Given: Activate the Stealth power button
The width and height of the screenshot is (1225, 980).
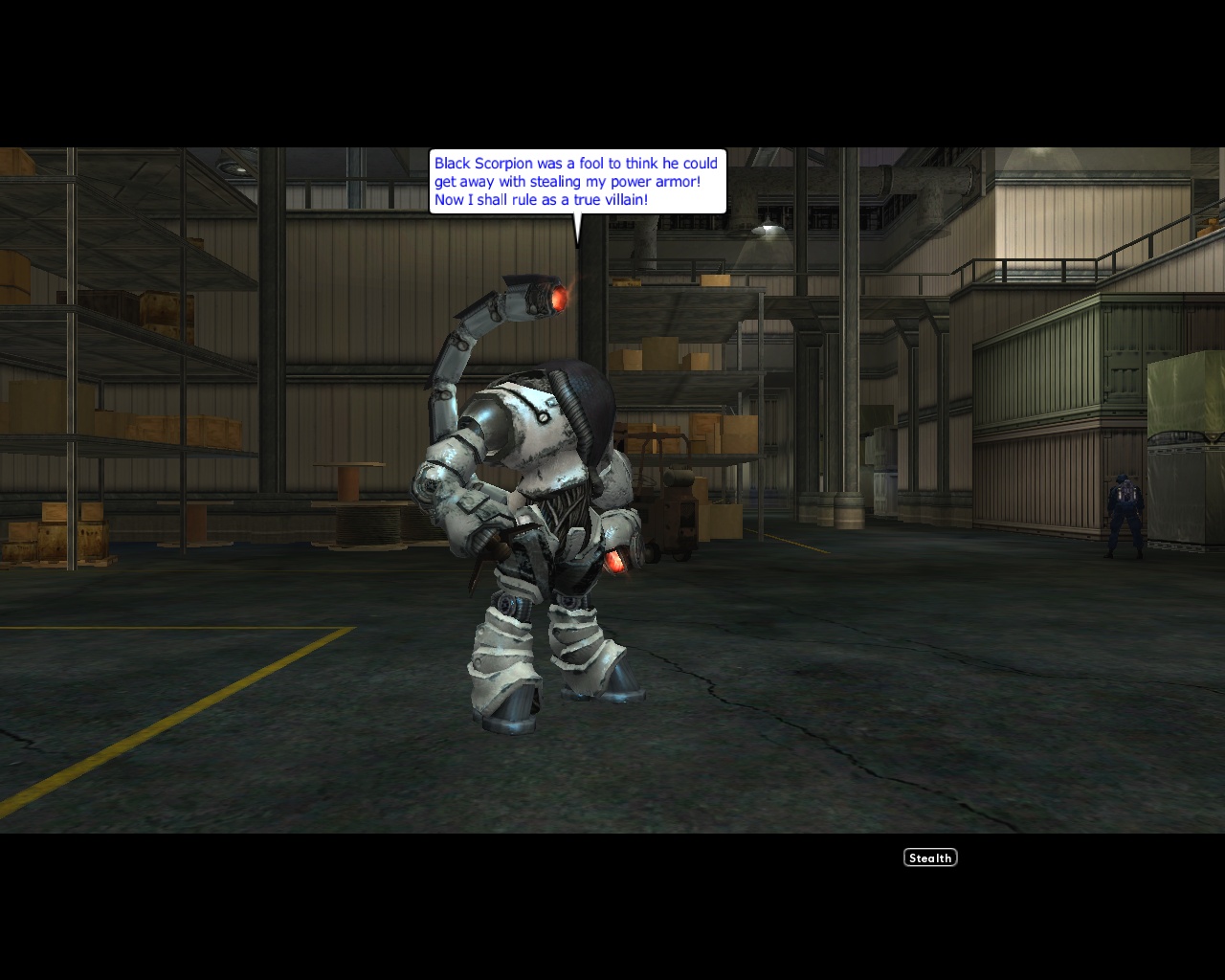Looking at the screenshot, I should click(x=929, y=857).
